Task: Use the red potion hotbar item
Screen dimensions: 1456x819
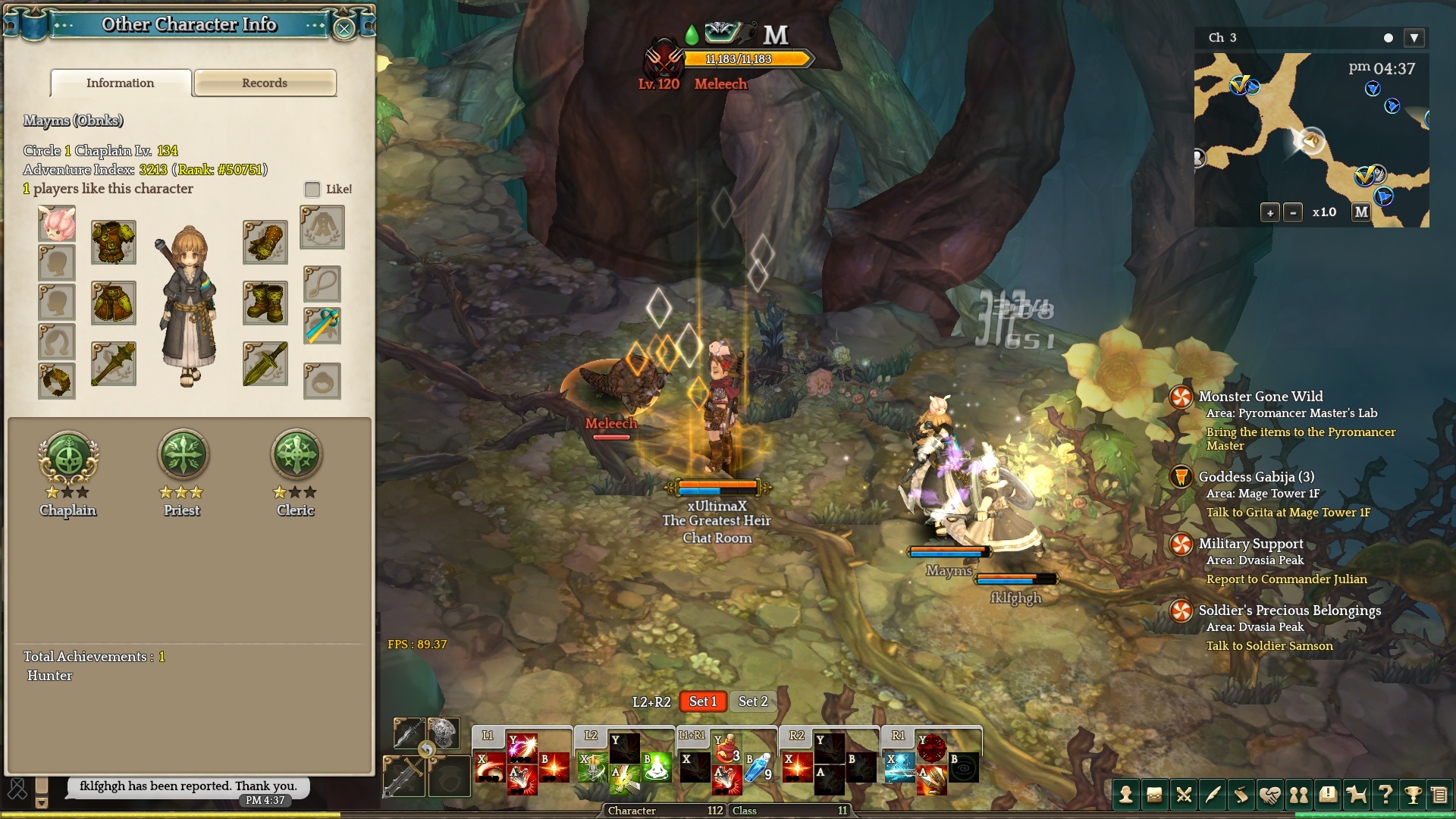Action: [x=726, y=750]
